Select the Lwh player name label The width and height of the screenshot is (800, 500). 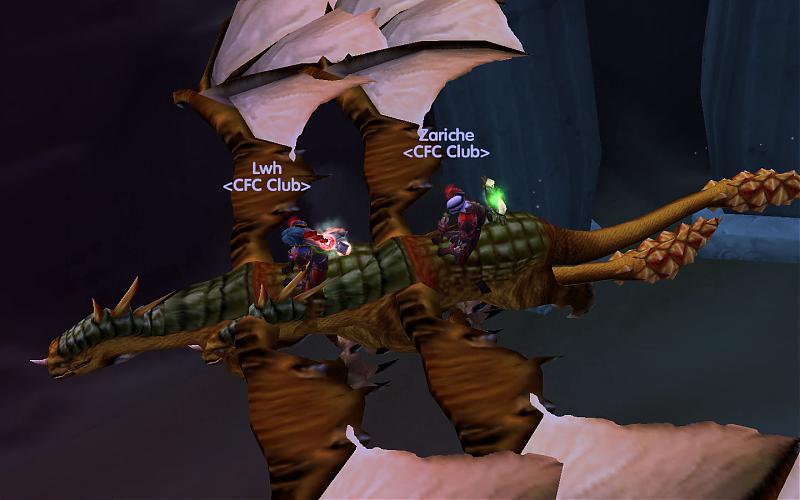(x=266, y=169)
